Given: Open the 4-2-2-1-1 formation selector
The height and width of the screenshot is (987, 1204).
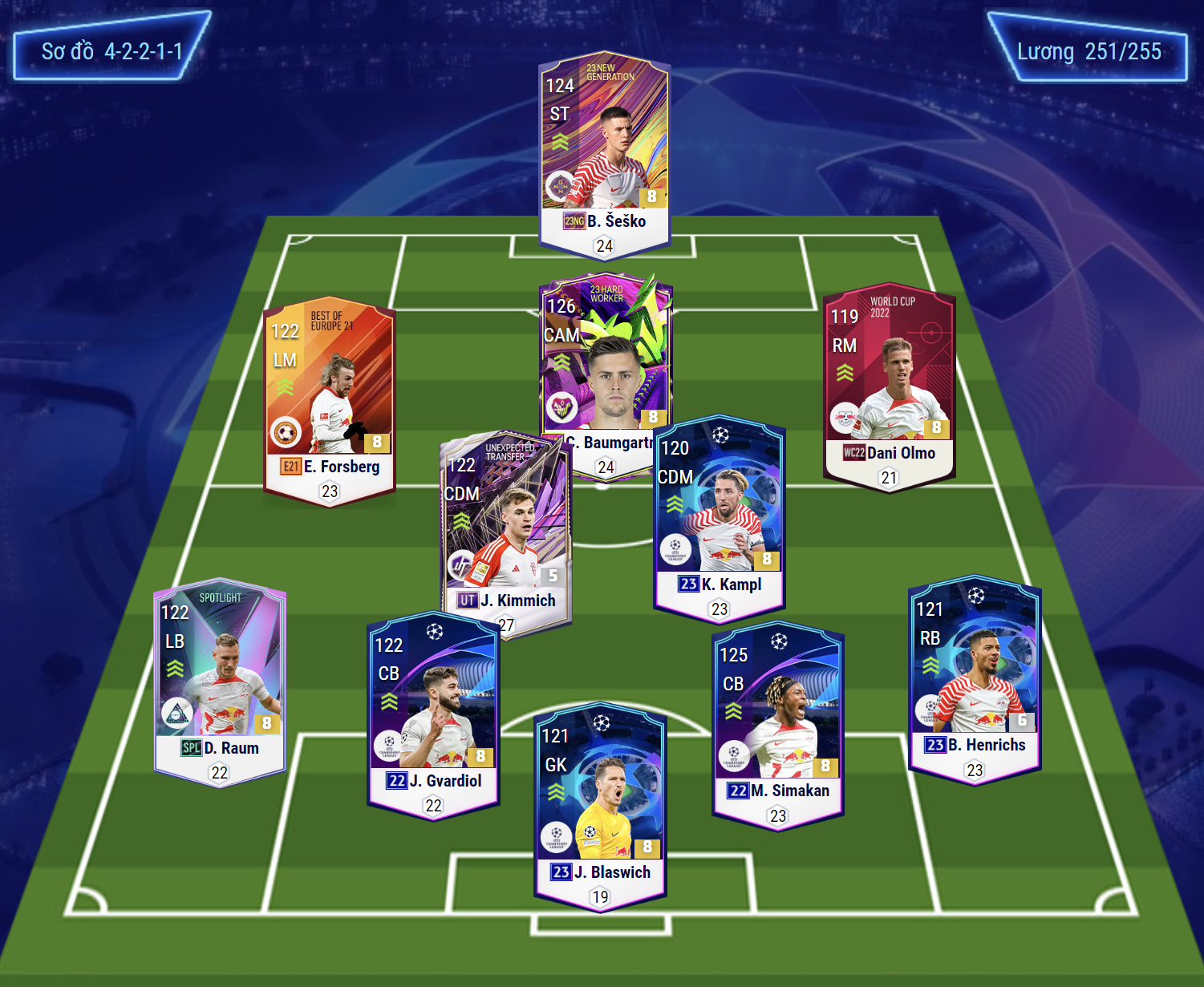Looking at the screenshot, I should [111, 51].
